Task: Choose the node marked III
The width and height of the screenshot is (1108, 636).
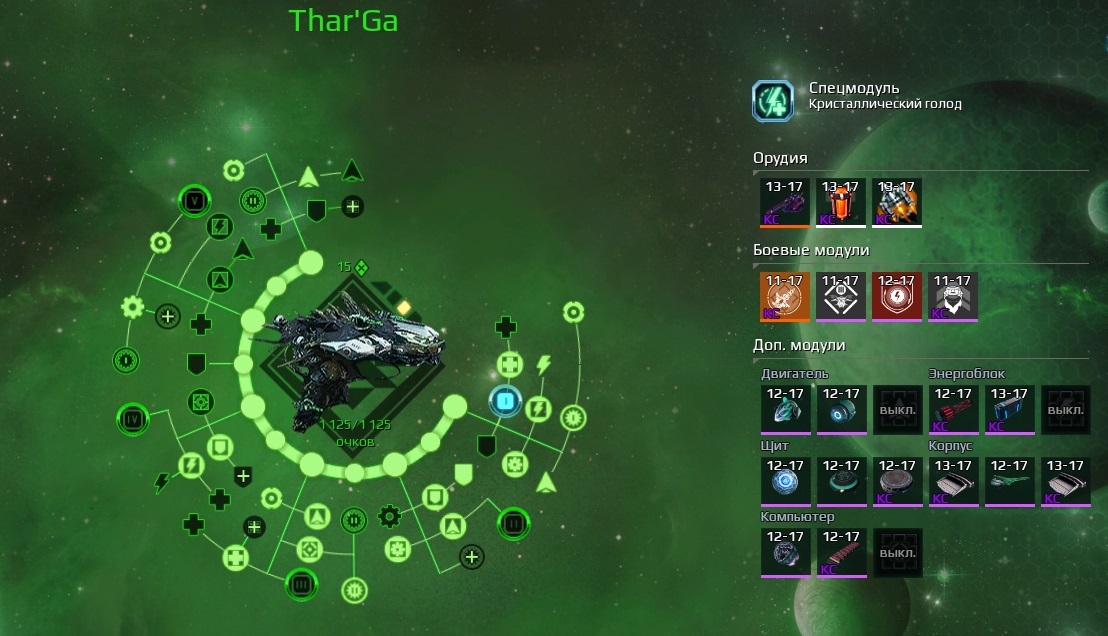Action: tap(301, 582)
